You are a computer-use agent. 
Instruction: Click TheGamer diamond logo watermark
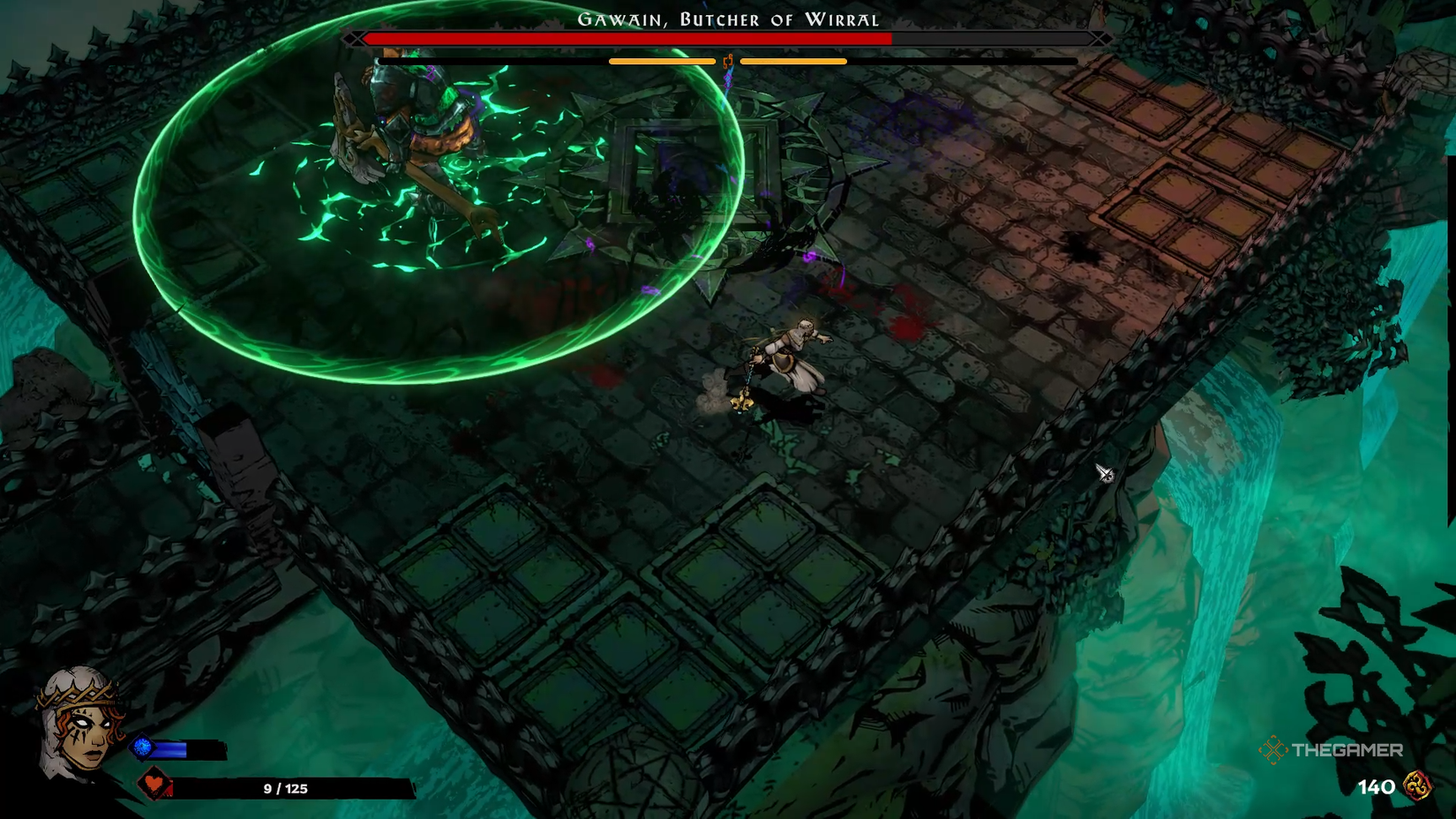click(1273, 751)
